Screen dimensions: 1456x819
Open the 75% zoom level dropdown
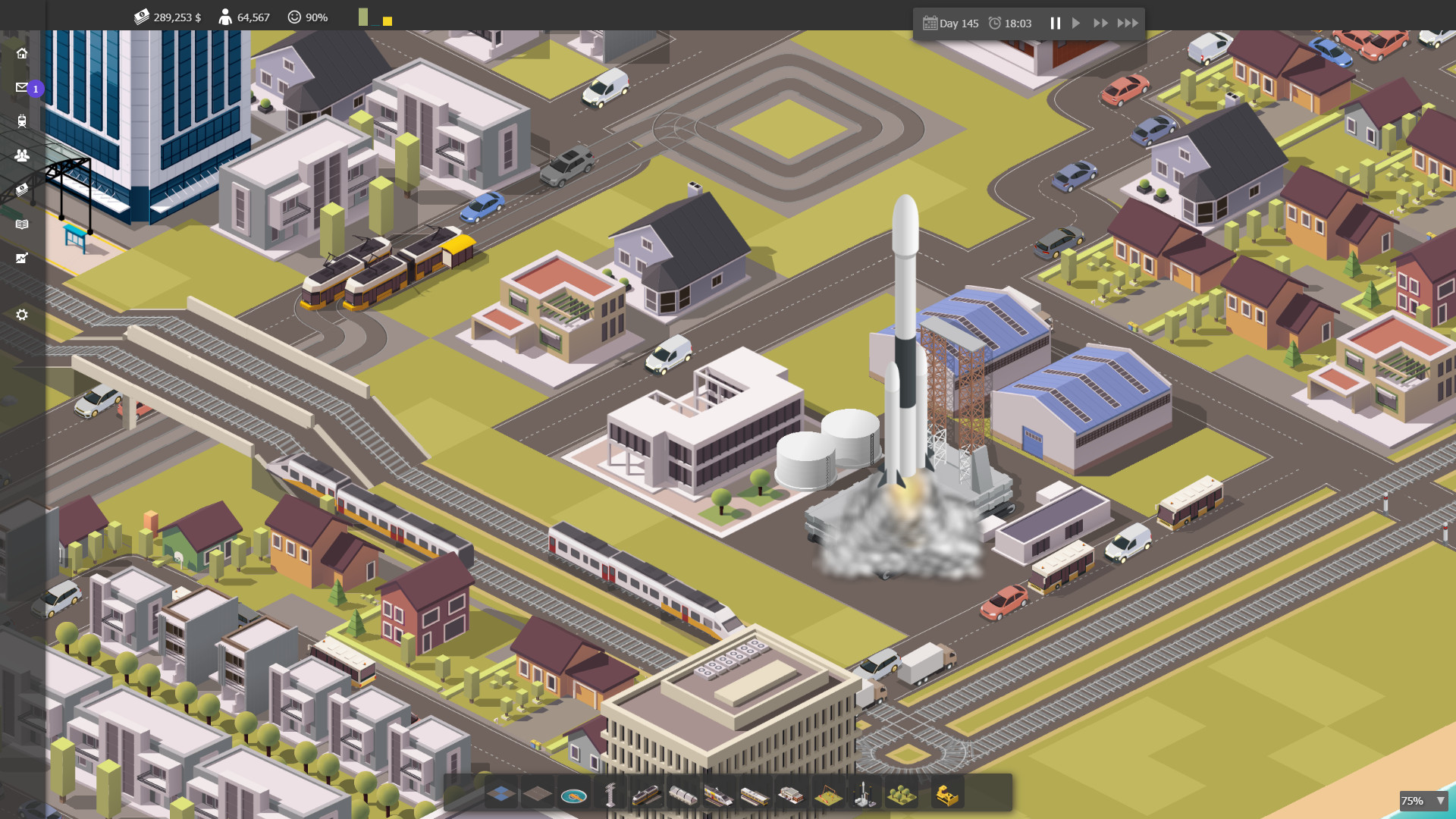point(1424,800)
